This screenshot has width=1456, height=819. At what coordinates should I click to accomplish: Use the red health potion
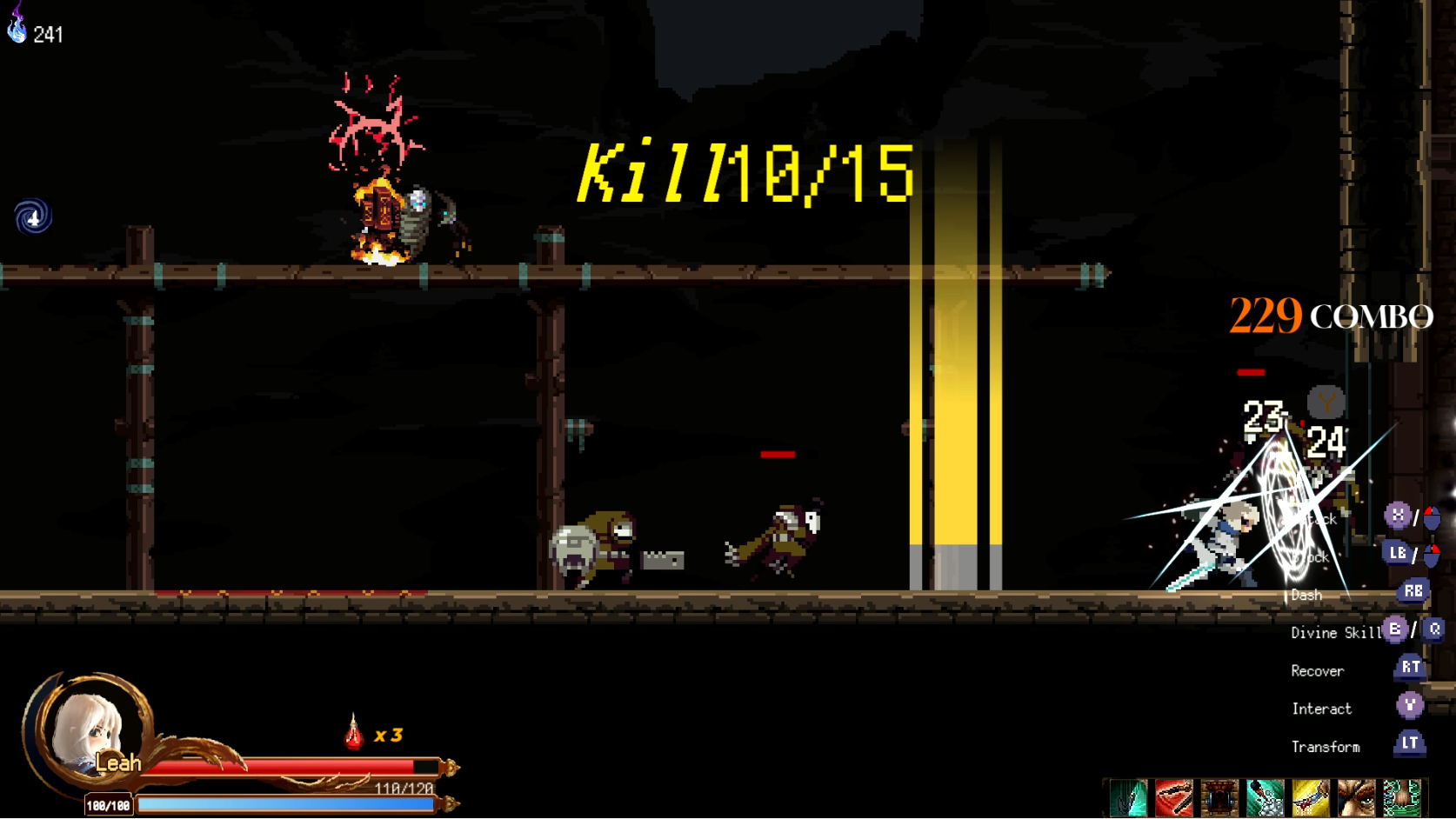(x=353, y=733)
